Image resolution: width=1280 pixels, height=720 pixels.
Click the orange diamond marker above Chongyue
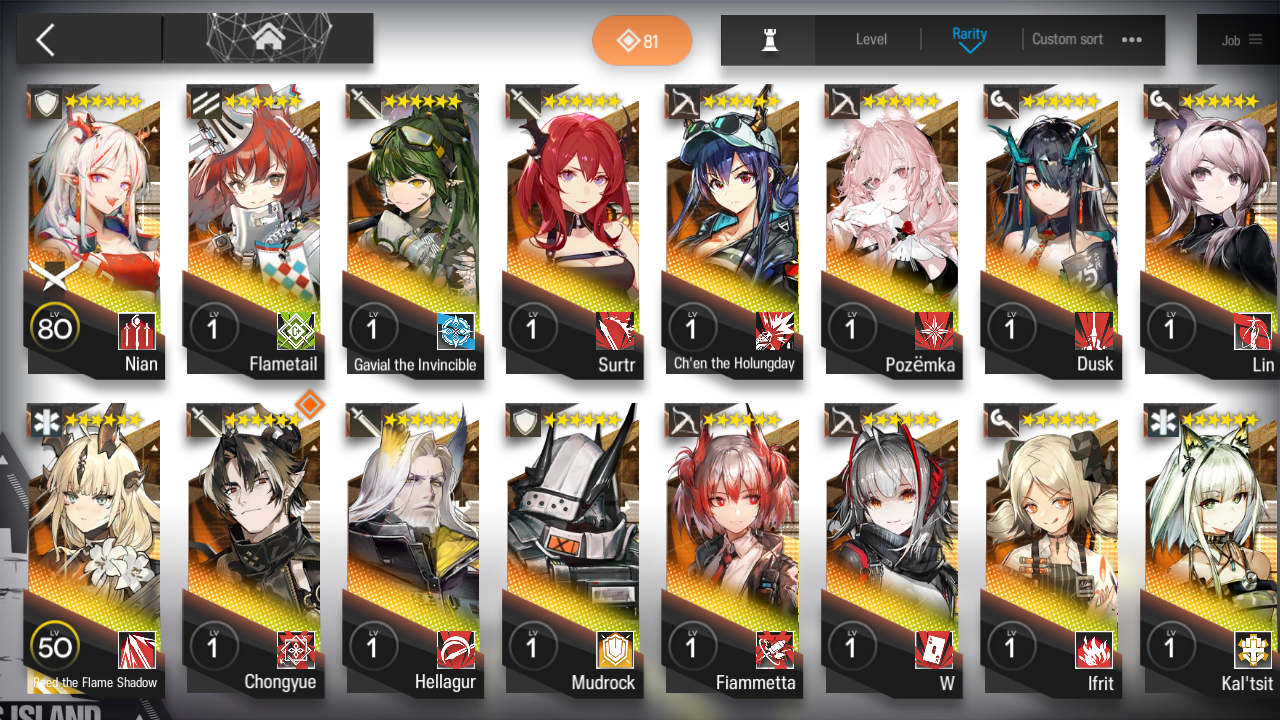310,404
